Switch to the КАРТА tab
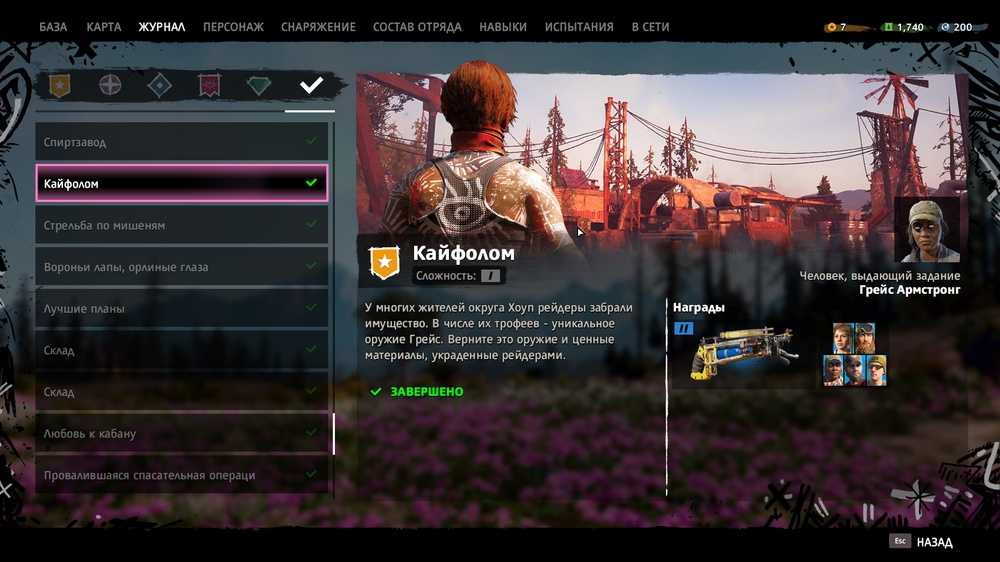1000x562 pixels. coord(104,27)
